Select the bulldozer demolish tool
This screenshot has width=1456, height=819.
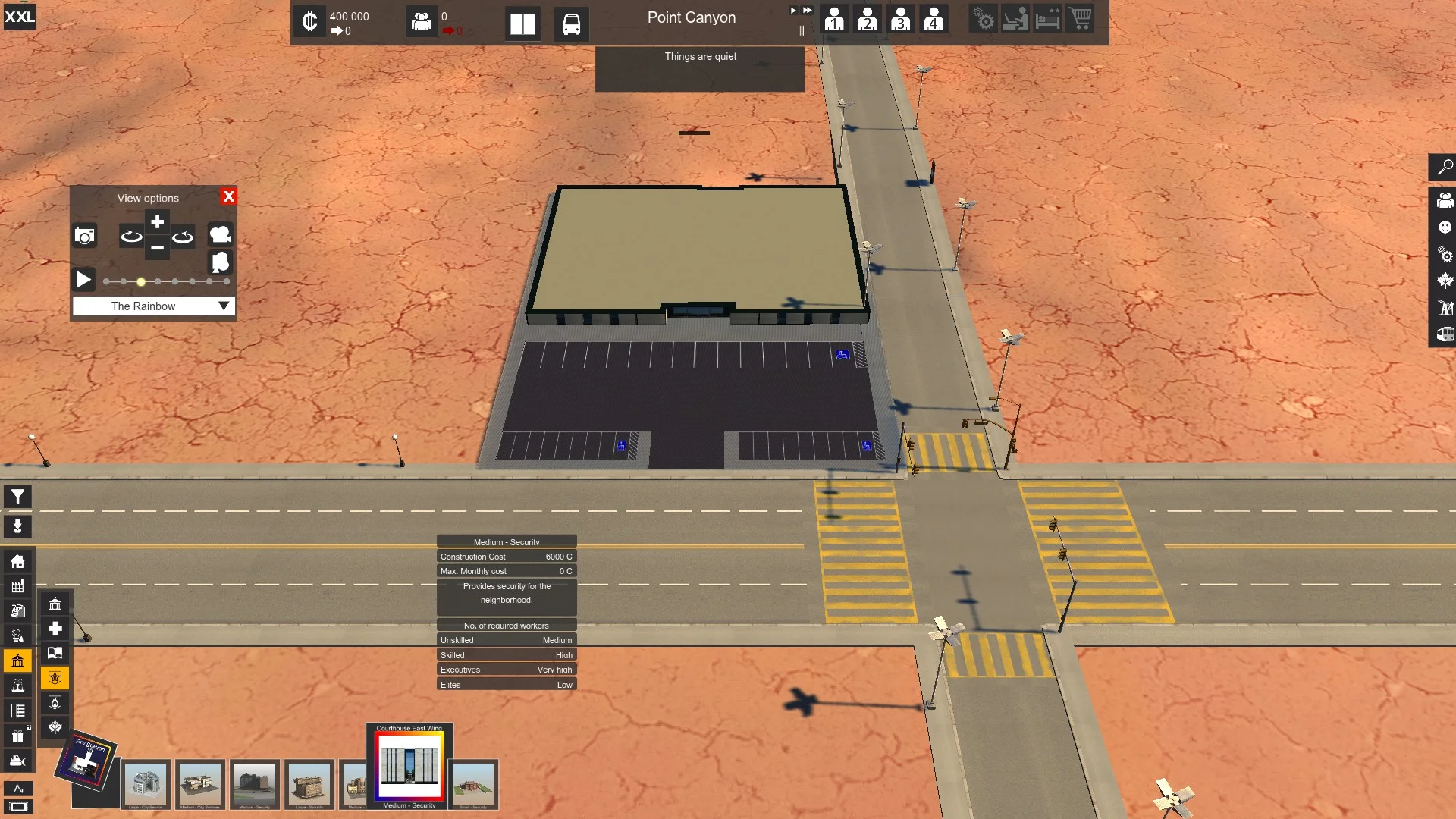pyautogui.click(x=17, y=761)
